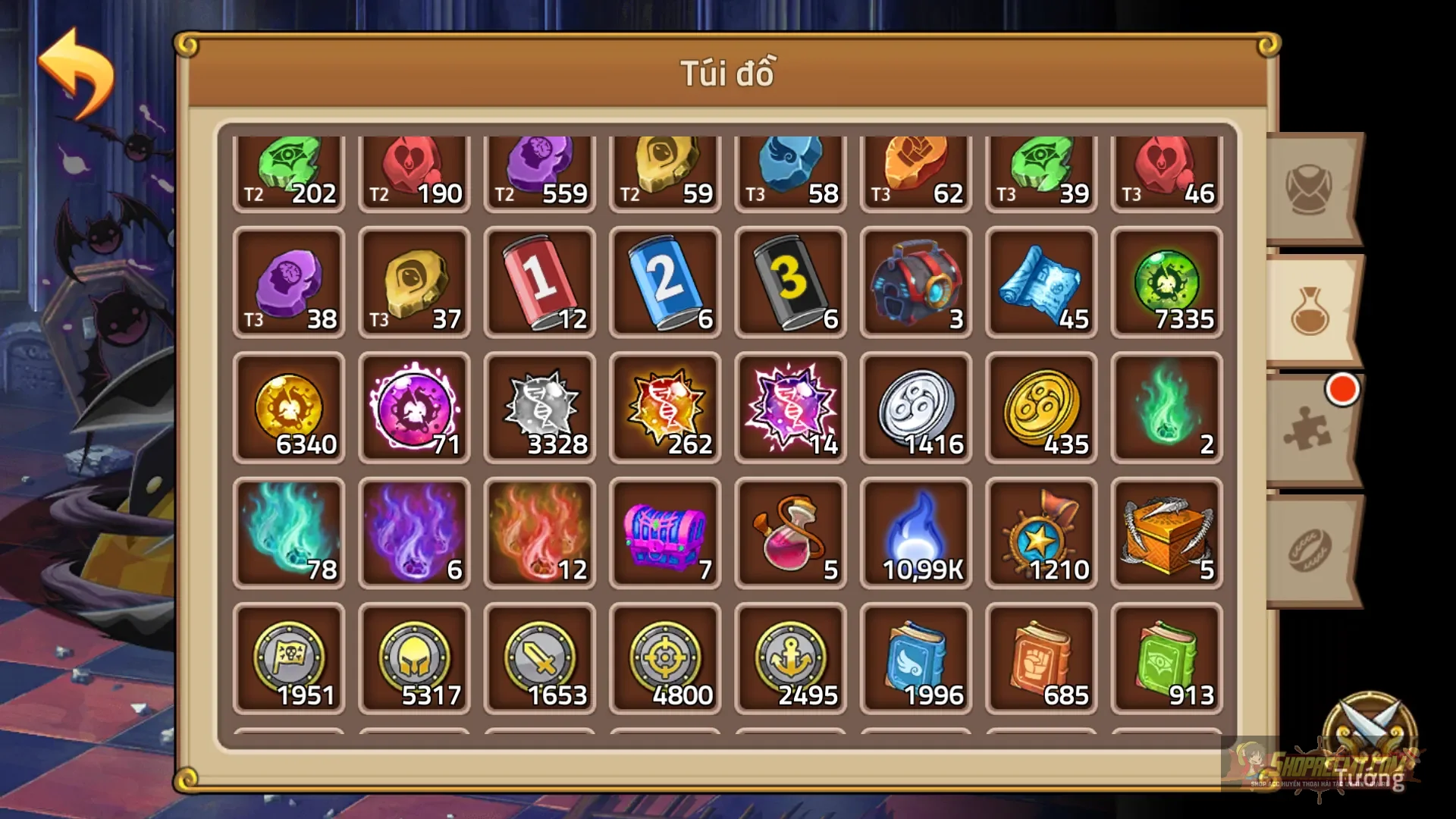Viewport: 1456px width, 819px height.
Task: Open the orange crate with claws showing 5
Action: pyautogui.click(x=1166, y=531)
